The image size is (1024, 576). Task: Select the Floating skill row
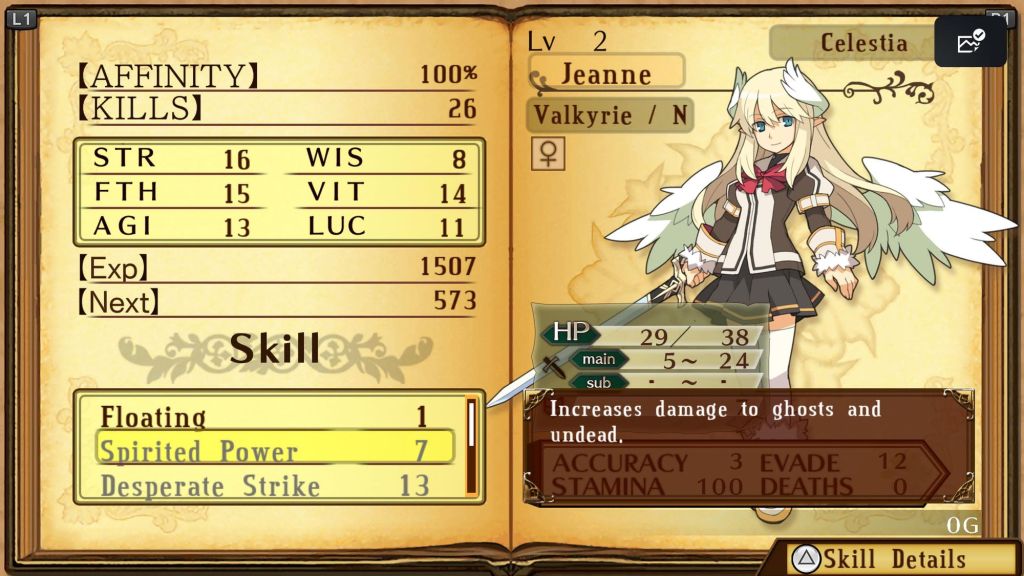tap(265, 416)
